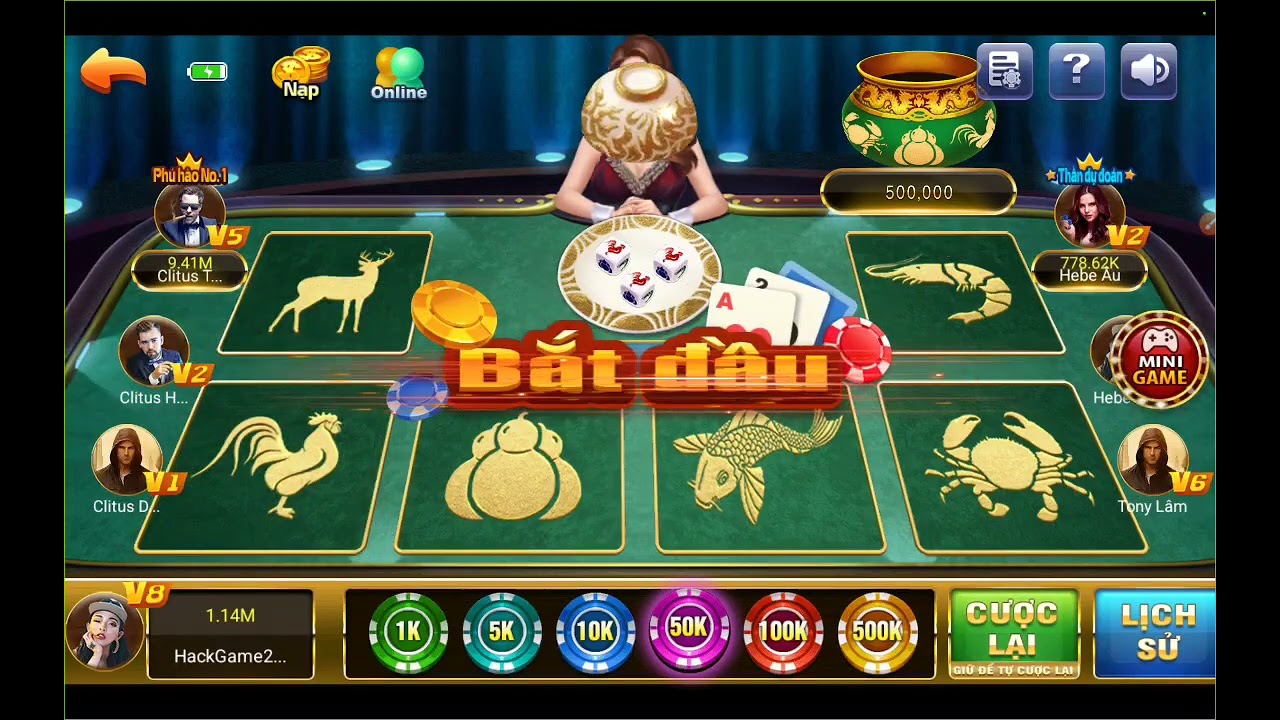Click the Cược Lại rebet button
The height and width of the screenshot is (720, 1280).
(1013, 633)
